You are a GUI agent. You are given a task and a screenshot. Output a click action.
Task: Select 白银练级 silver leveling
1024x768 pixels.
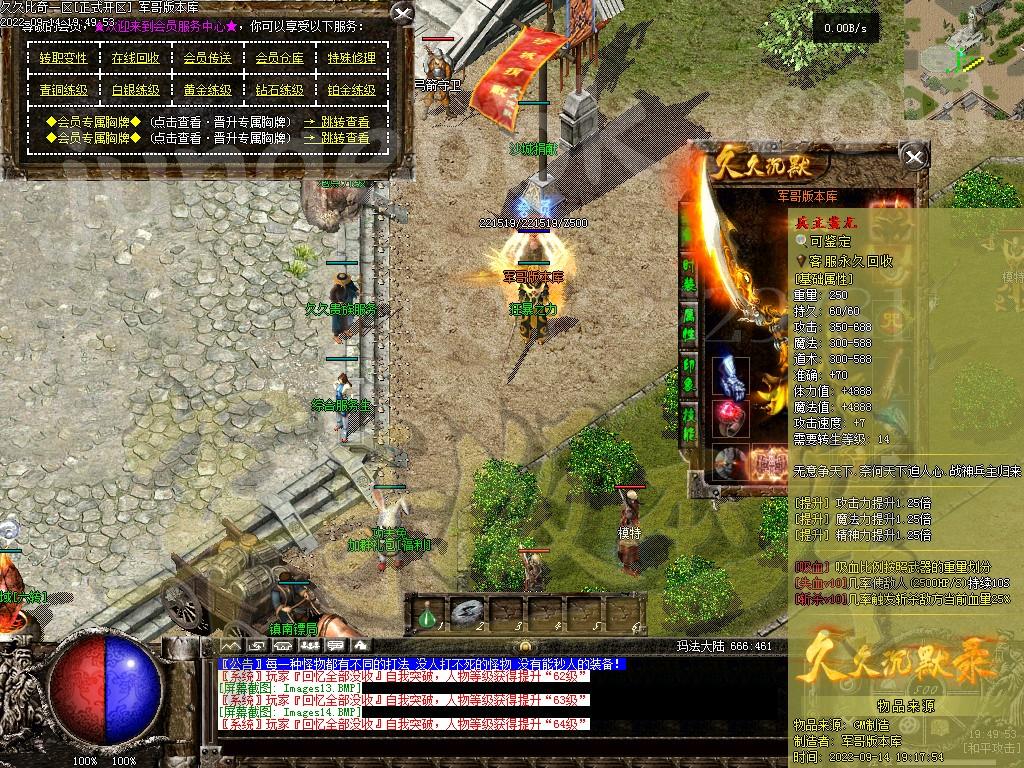(x=135, y=90)
